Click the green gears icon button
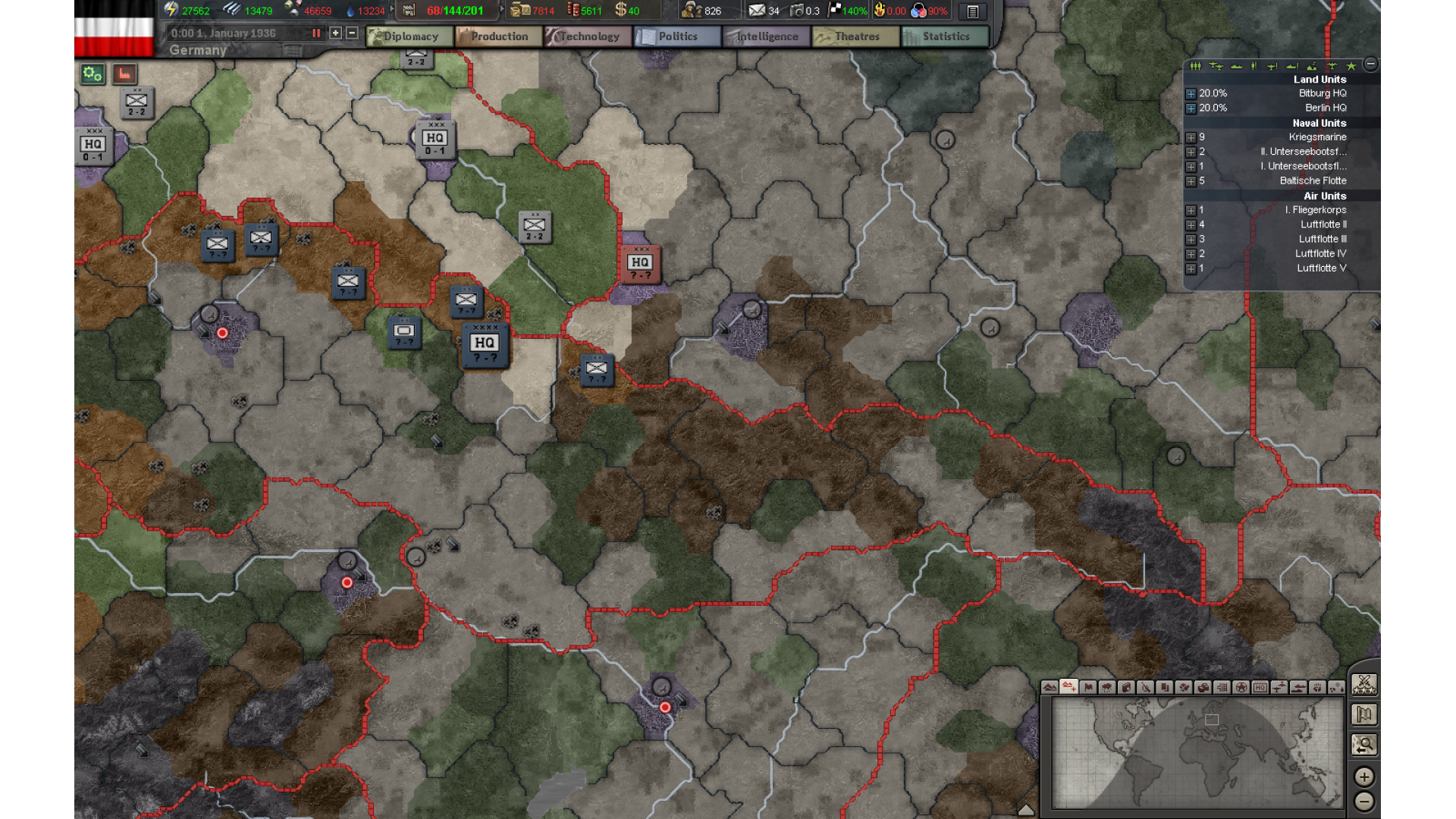 click(93, 74)
